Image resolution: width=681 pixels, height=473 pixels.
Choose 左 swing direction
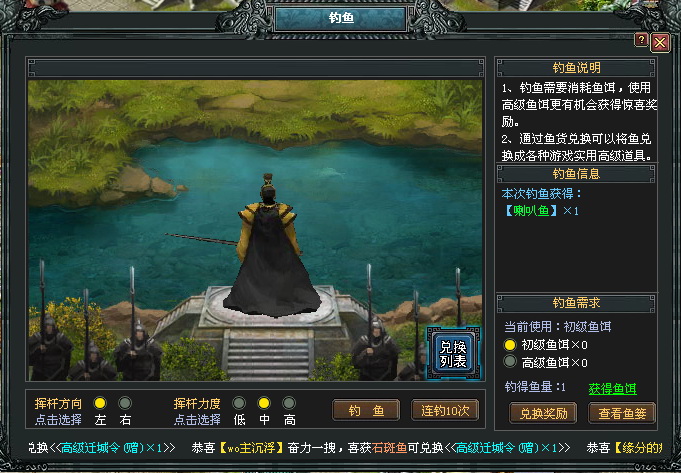100,403
